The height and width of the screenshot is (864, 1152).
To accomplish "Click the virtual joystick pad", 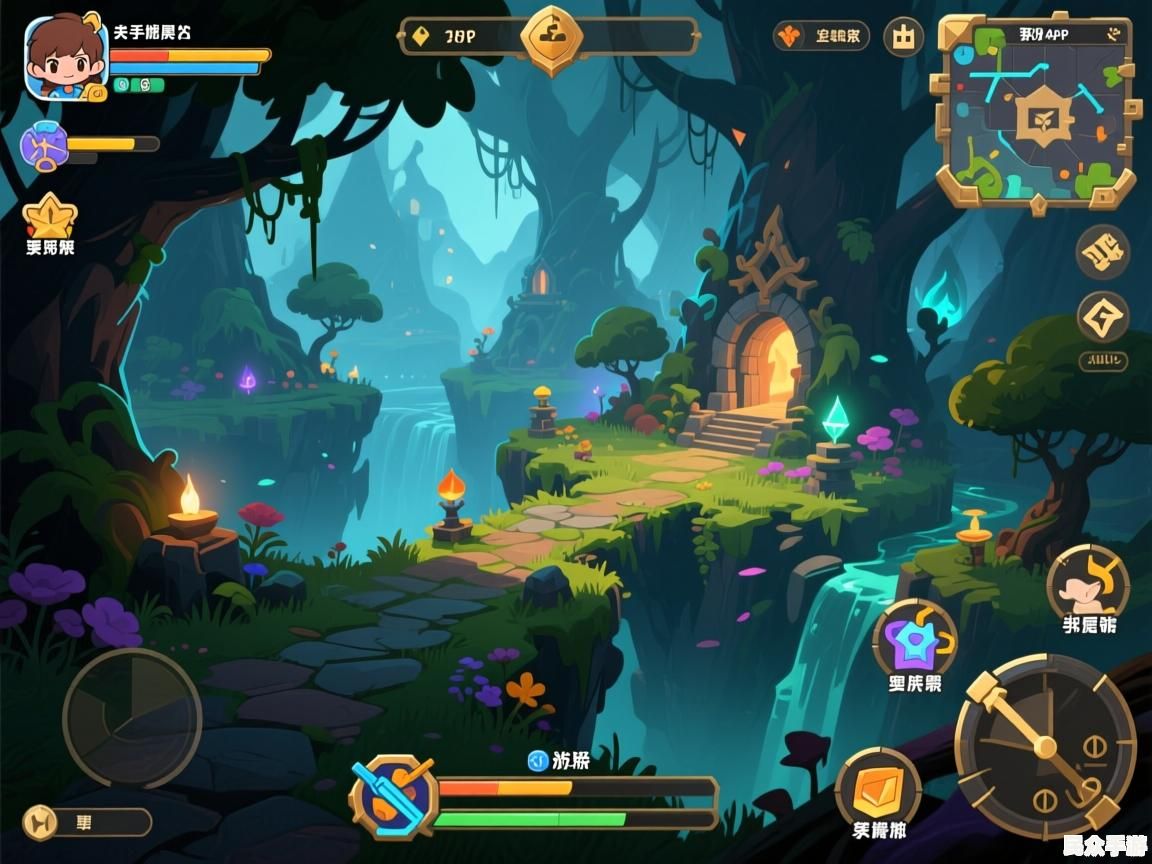I will (x=132, y=717).
